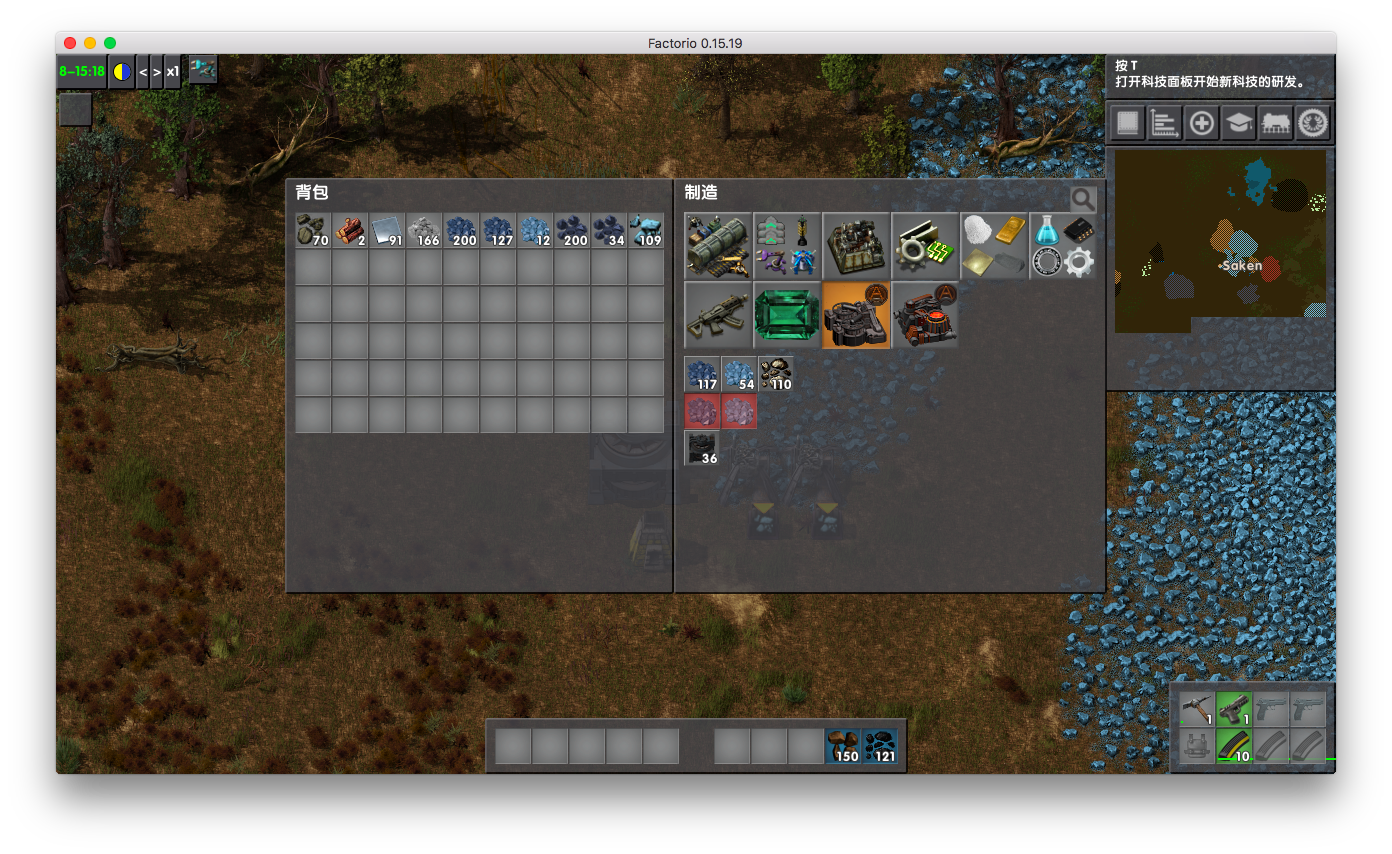Select the 166 grey stone stack
1392x854 pixels.
point(424,231)
